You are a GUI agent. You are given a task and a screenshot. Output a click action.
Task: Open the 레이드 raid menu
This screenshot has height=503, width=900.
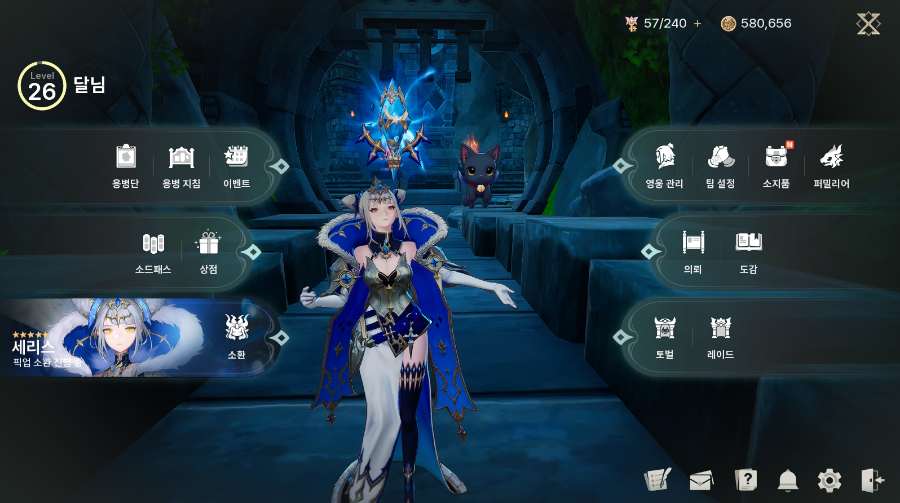[x=720, y=335]
